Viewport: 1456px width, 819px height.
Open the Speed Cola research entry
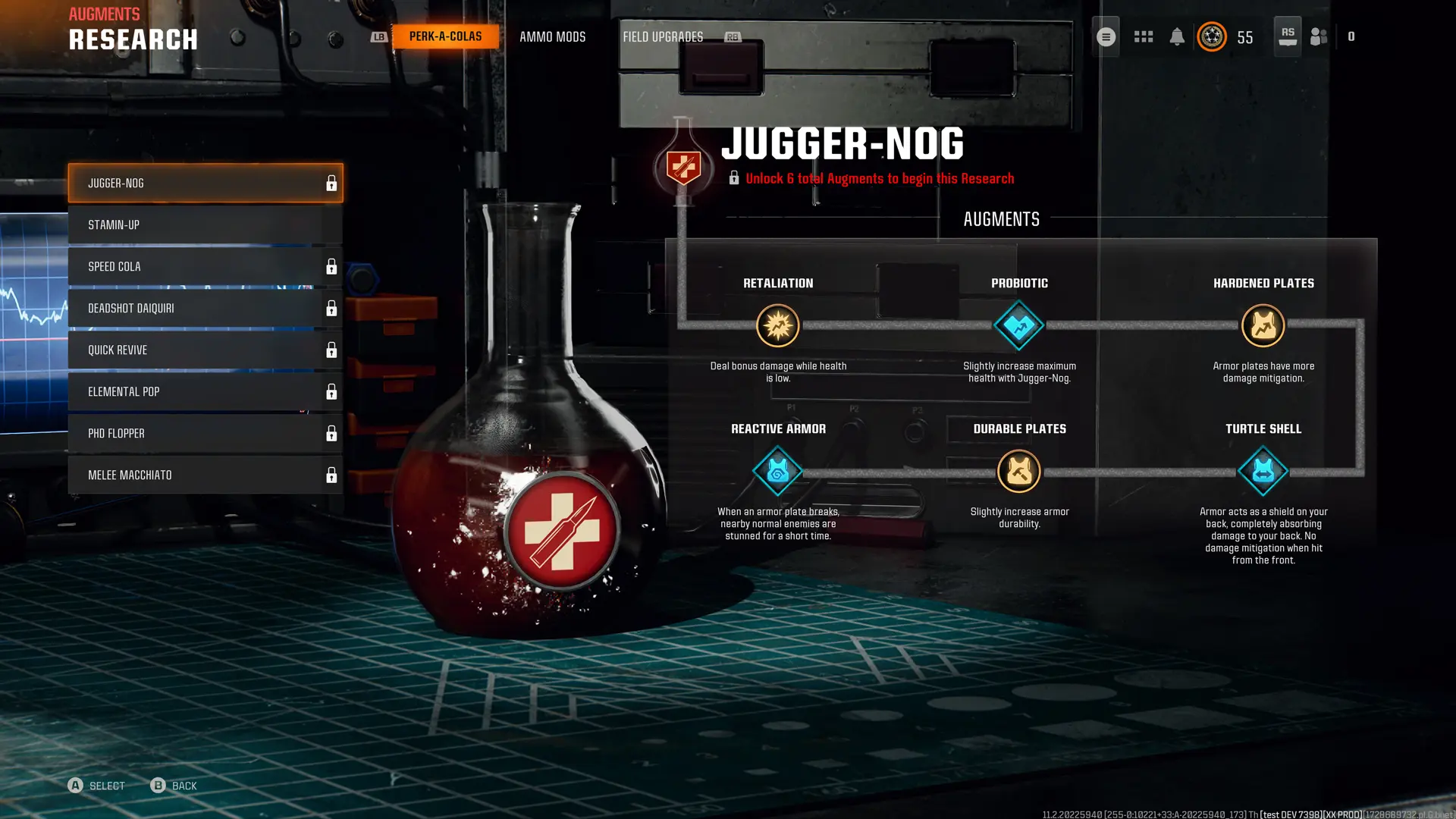205,267
